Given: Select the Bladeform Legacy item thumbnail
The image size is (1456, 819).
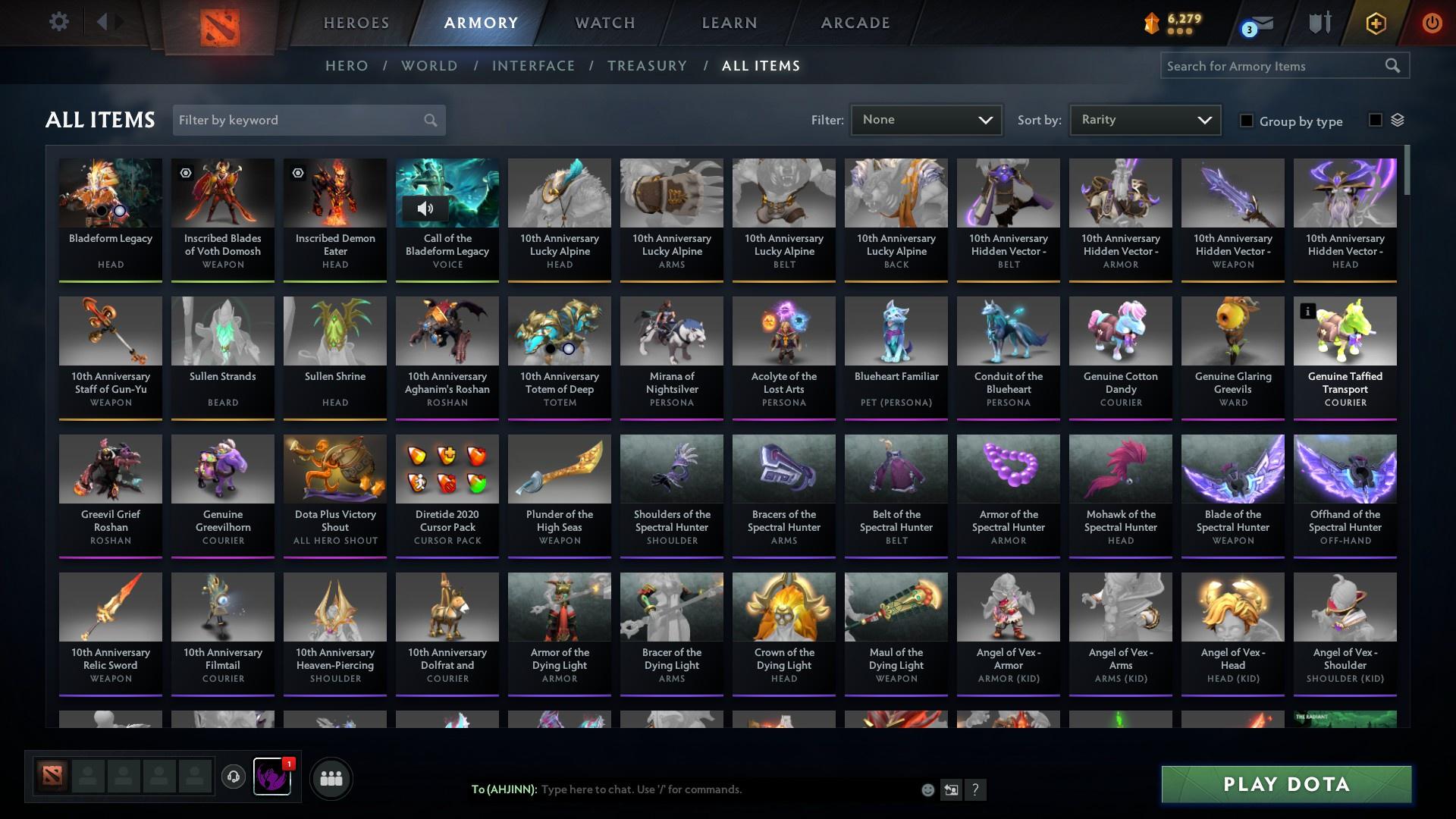Looking at the screenshot, I should [x=110, y=193].
